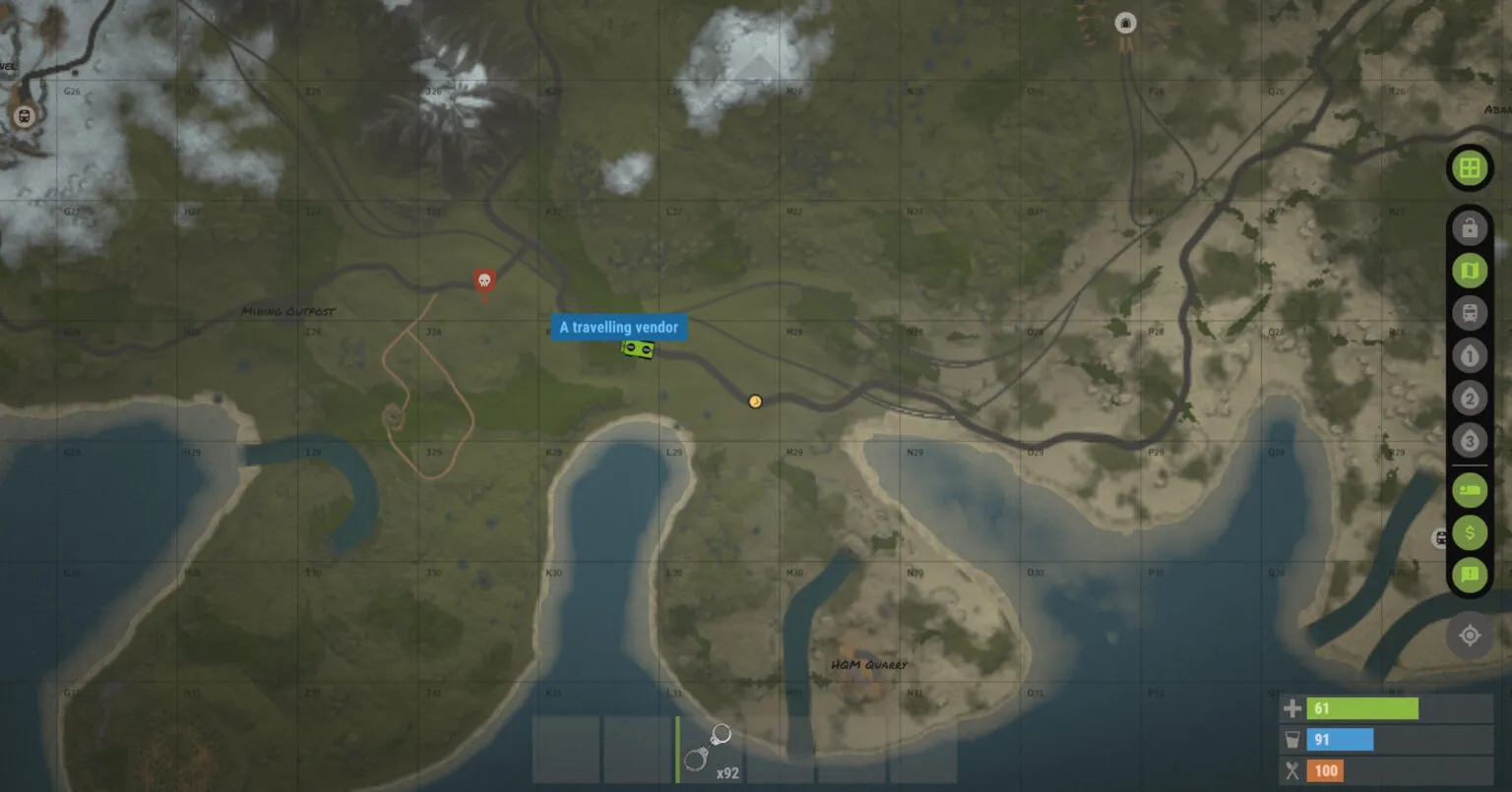Select map marker slot 3
1512x792 pixels.
(1468, 441)
